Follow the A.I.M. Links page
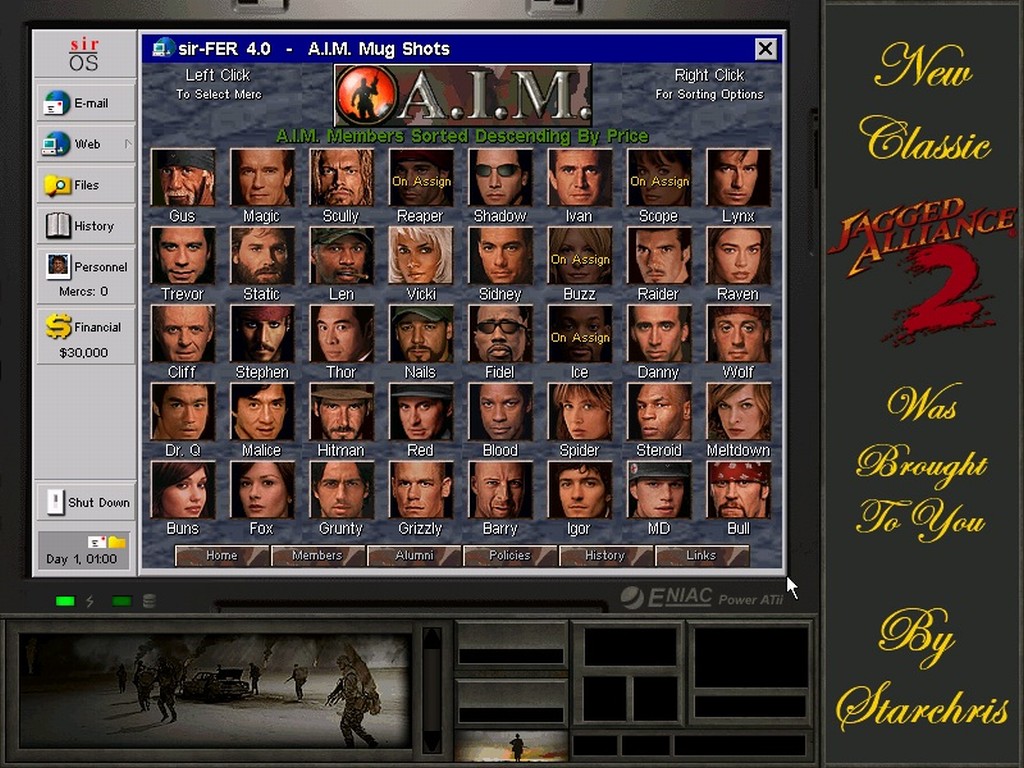The height and width of the screenshot is (768, 1024). pos(701,556)
